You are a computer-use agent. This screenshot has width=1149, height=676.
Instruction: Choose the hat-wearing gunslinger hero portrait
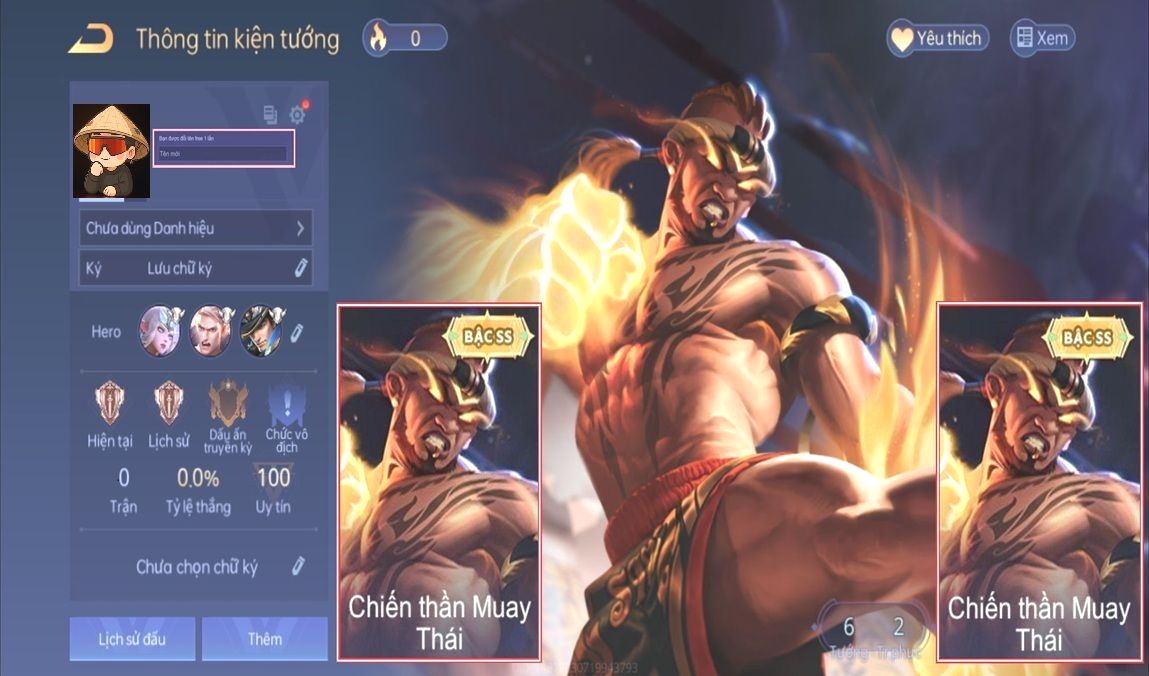click(260, 331)
